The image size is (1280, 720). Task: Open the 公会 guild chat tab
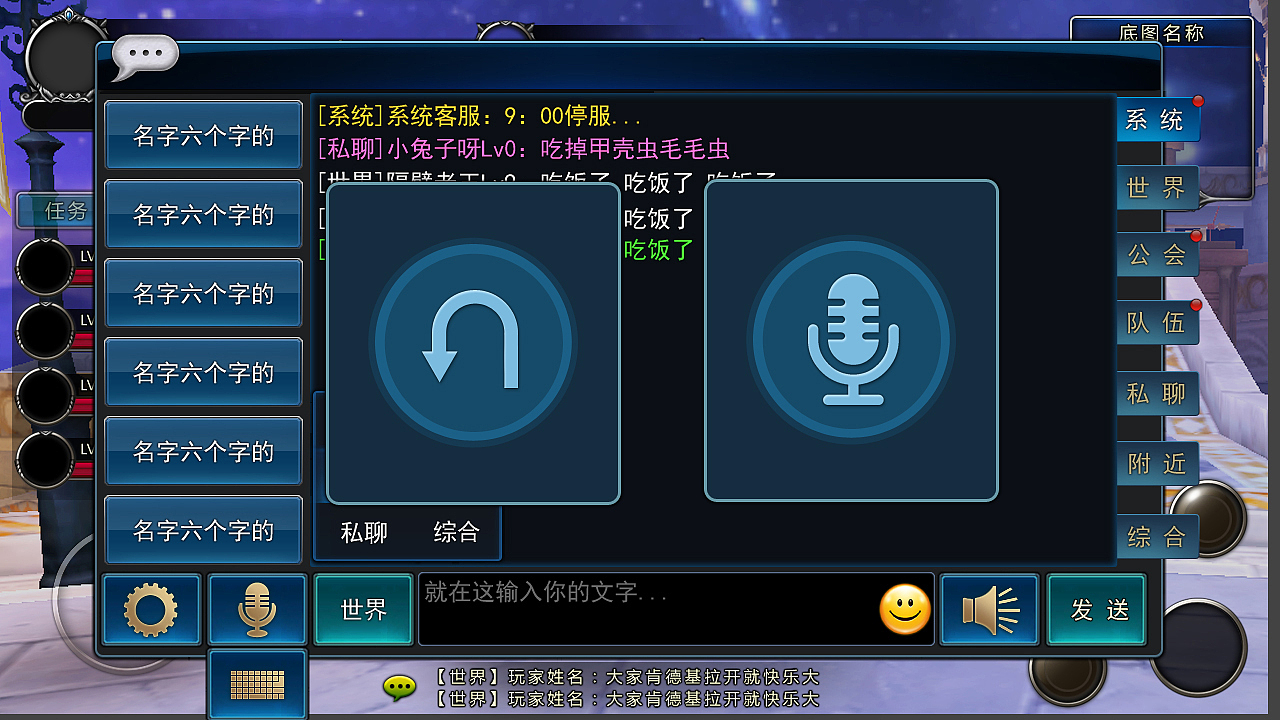coord(1157,255)
